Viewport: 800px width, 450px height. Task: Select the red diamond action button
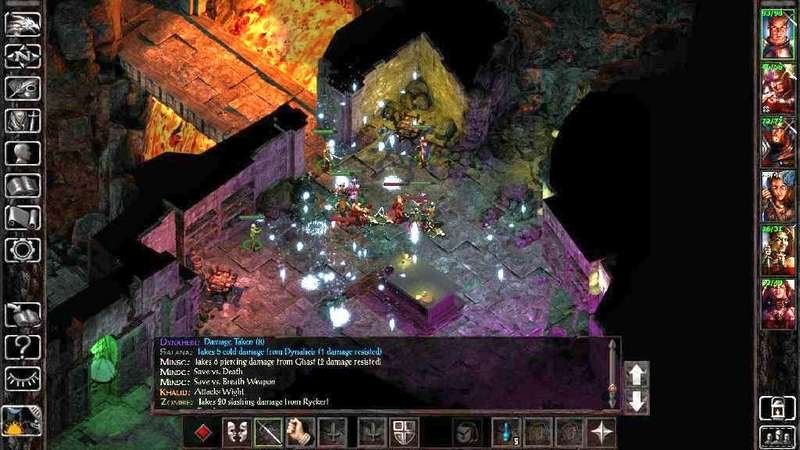click(203, 431)
